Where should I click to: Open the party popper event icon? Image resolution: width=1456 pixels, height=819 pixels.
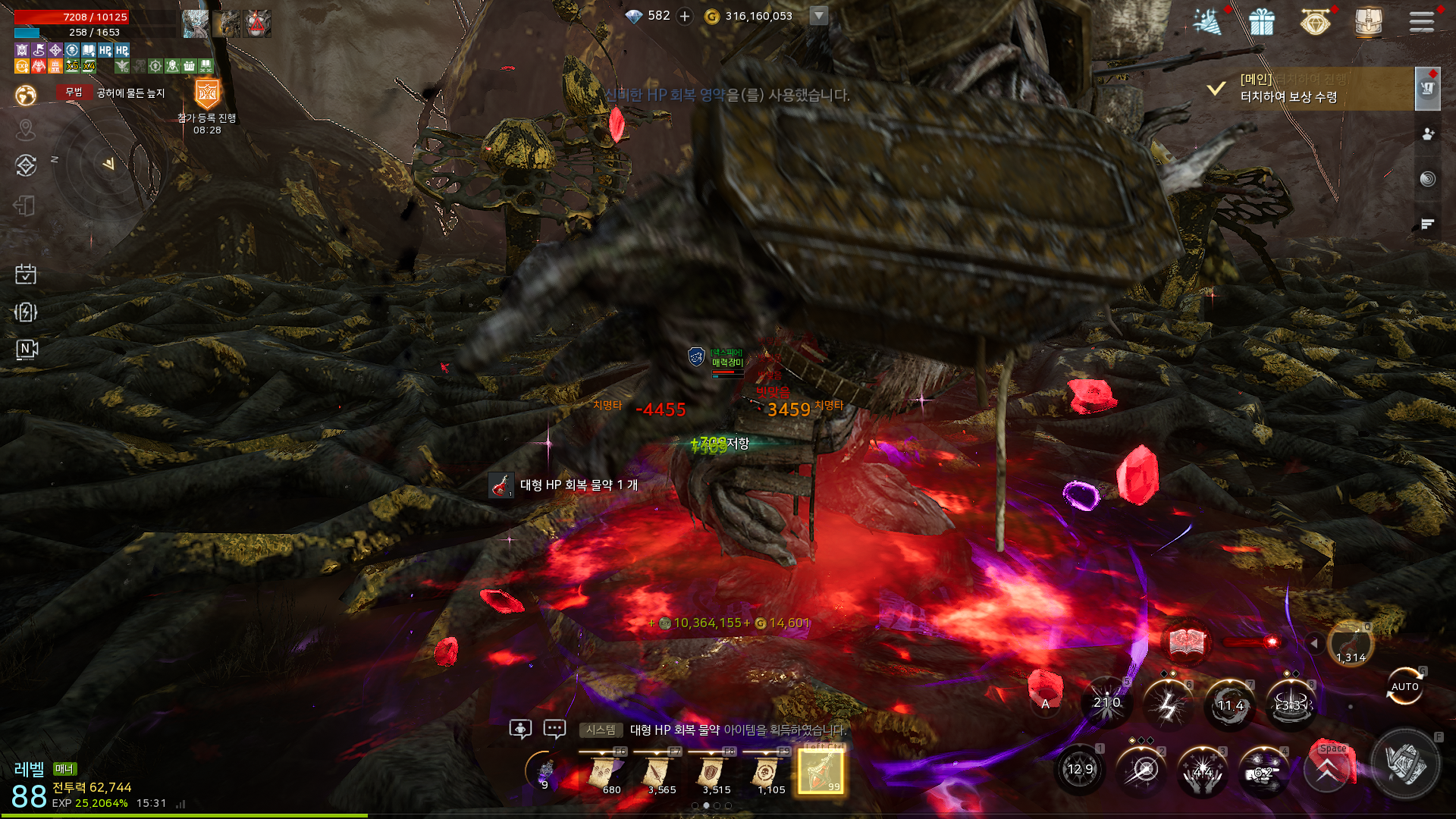coord(1207,21)
